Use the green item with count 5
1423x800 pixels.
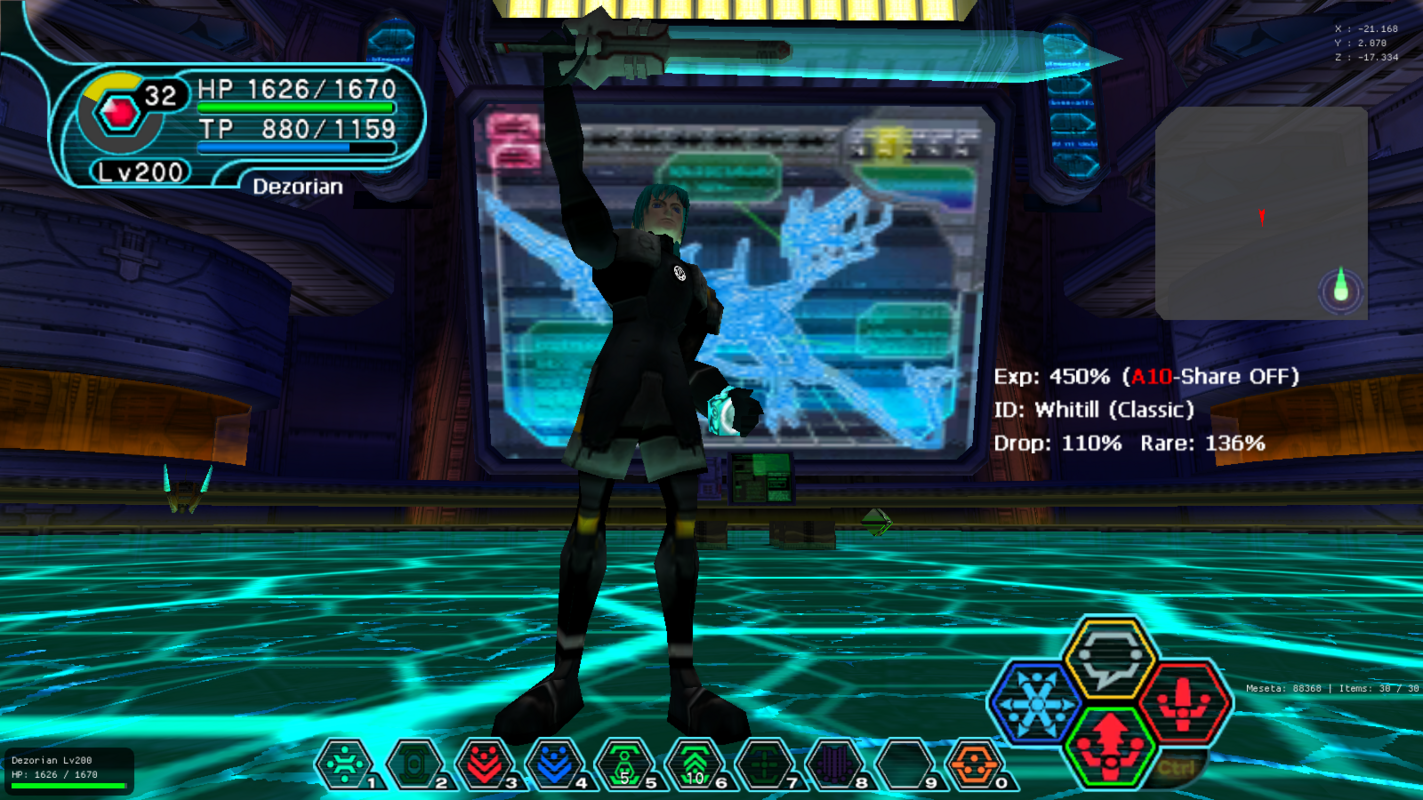point(625,765)
